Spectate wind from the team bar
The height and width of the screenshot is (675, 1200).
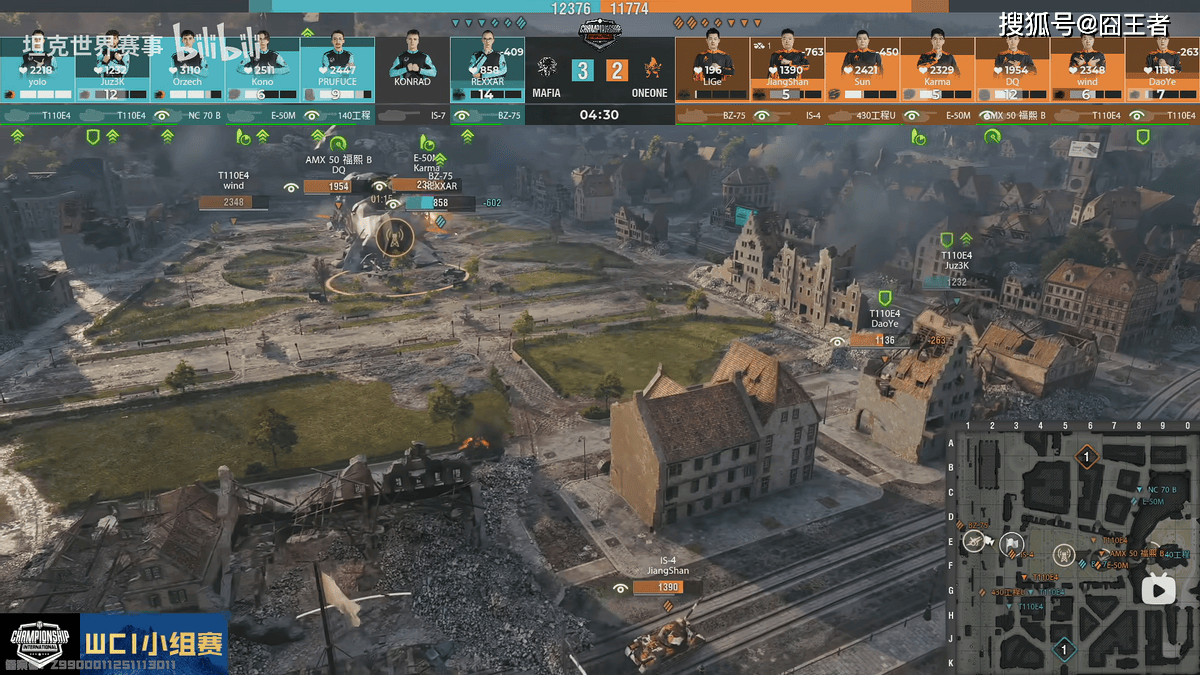pyautogui.click(x=1087, y=70)
